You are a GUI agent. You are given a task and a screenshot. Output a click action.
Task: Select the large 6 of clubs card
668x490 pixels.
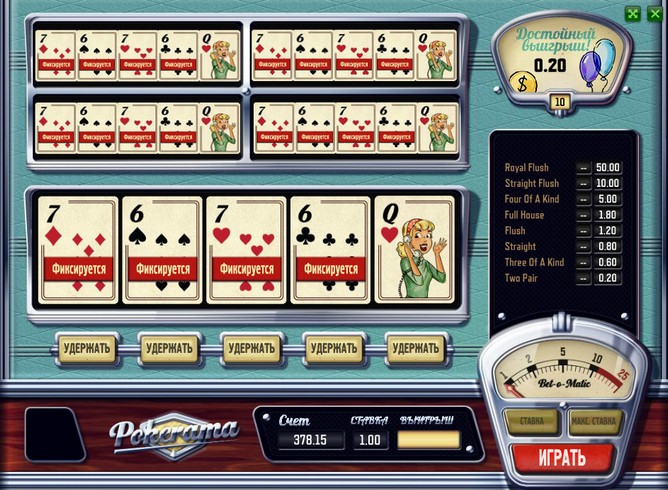pyautogui.click(x=330, y=250)
